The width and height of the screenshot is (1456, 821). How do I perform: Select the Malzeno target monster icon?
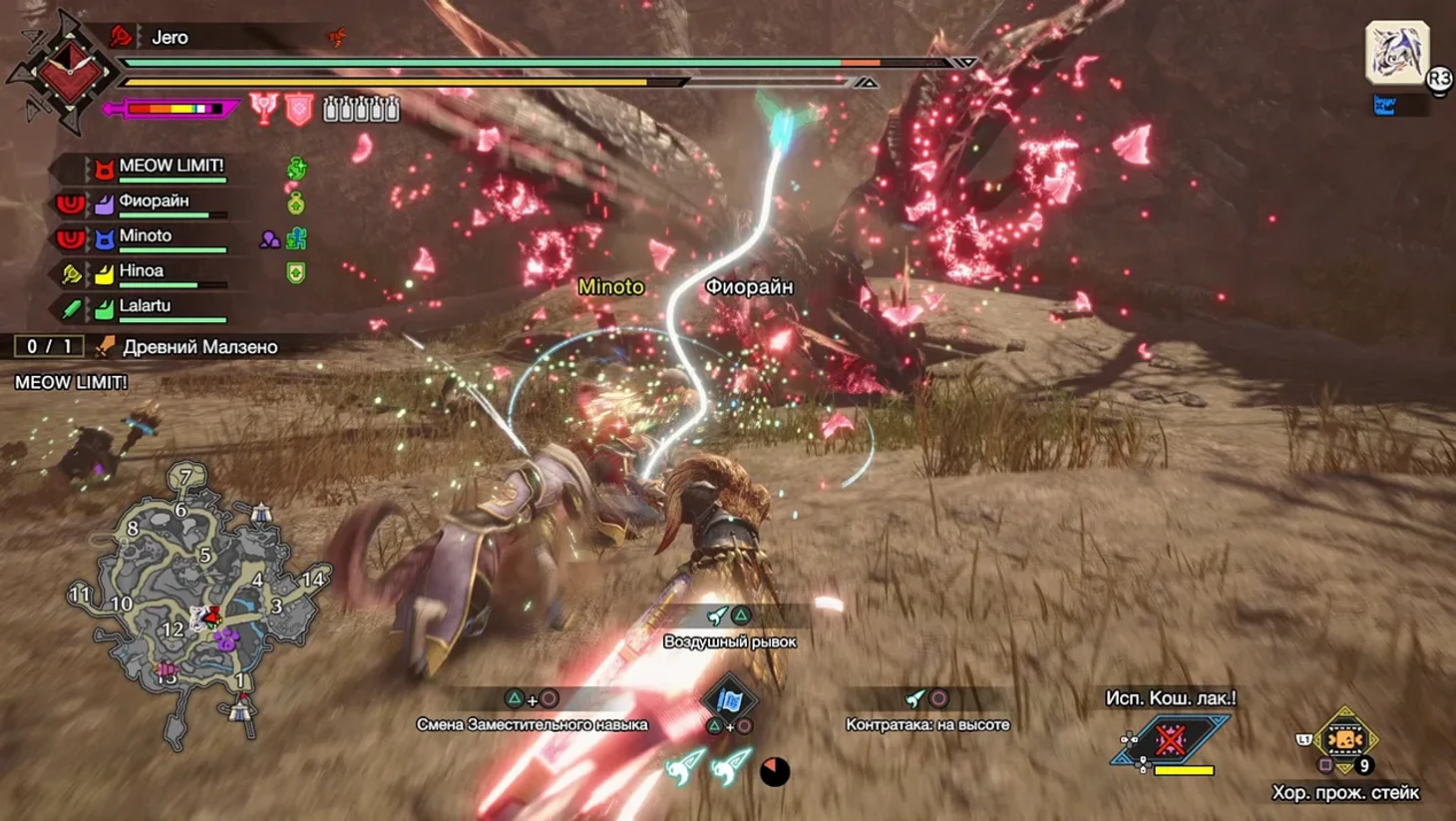click(1396, 52)
